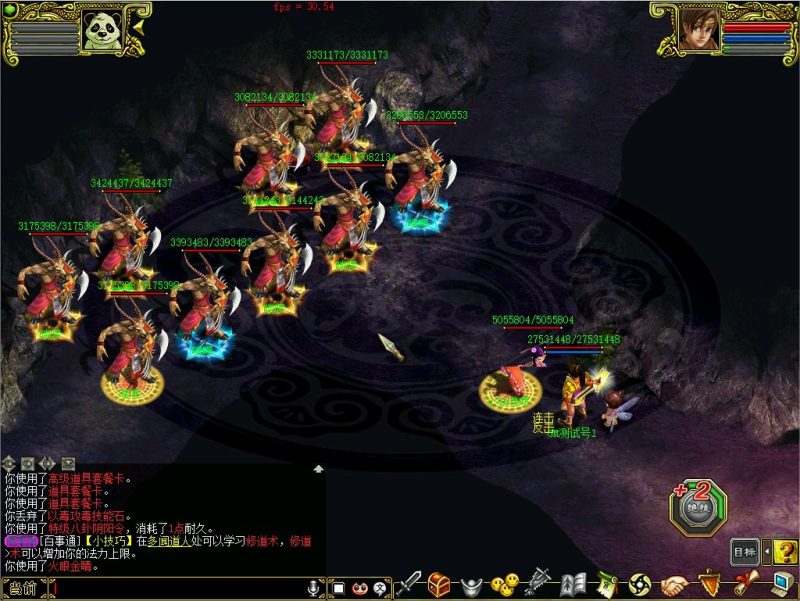Click the yellow question mark help icon
Image resolution: width=800 pixels, height=601 pixels.
click(785, 552)
